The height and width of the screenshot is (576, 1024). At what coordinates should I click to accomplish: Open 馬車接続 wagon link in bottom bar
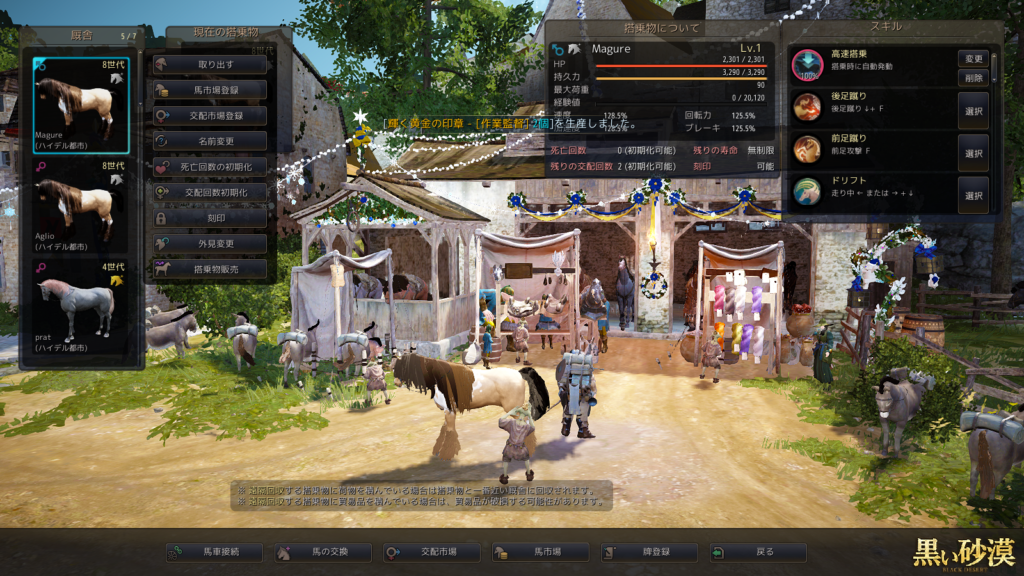(214, 552)
